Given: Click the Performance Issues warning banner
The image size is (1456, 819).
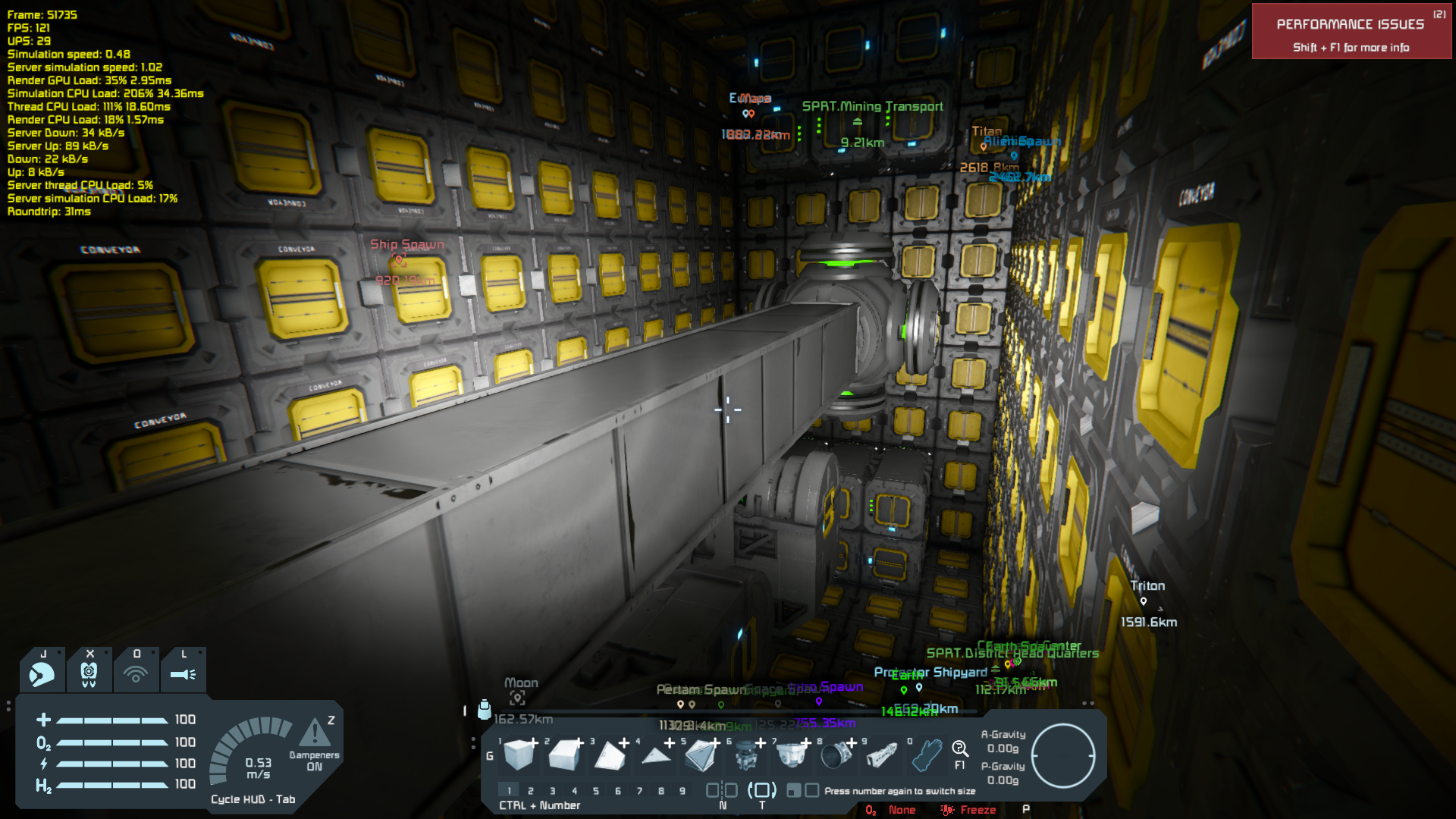Looking at the screenshot, I should click(1351, 32).
